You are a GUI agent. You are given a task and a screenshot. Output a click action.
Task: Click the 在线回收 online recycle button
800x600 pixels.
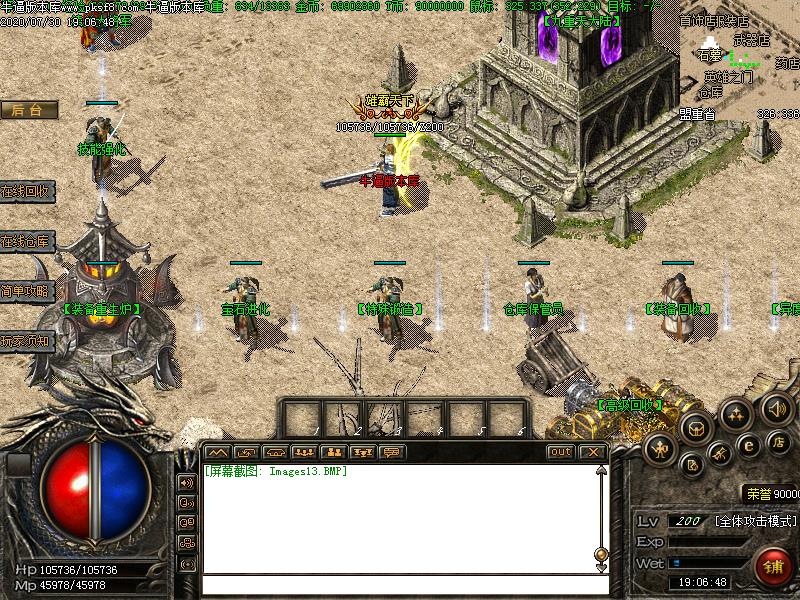[26, 191]
